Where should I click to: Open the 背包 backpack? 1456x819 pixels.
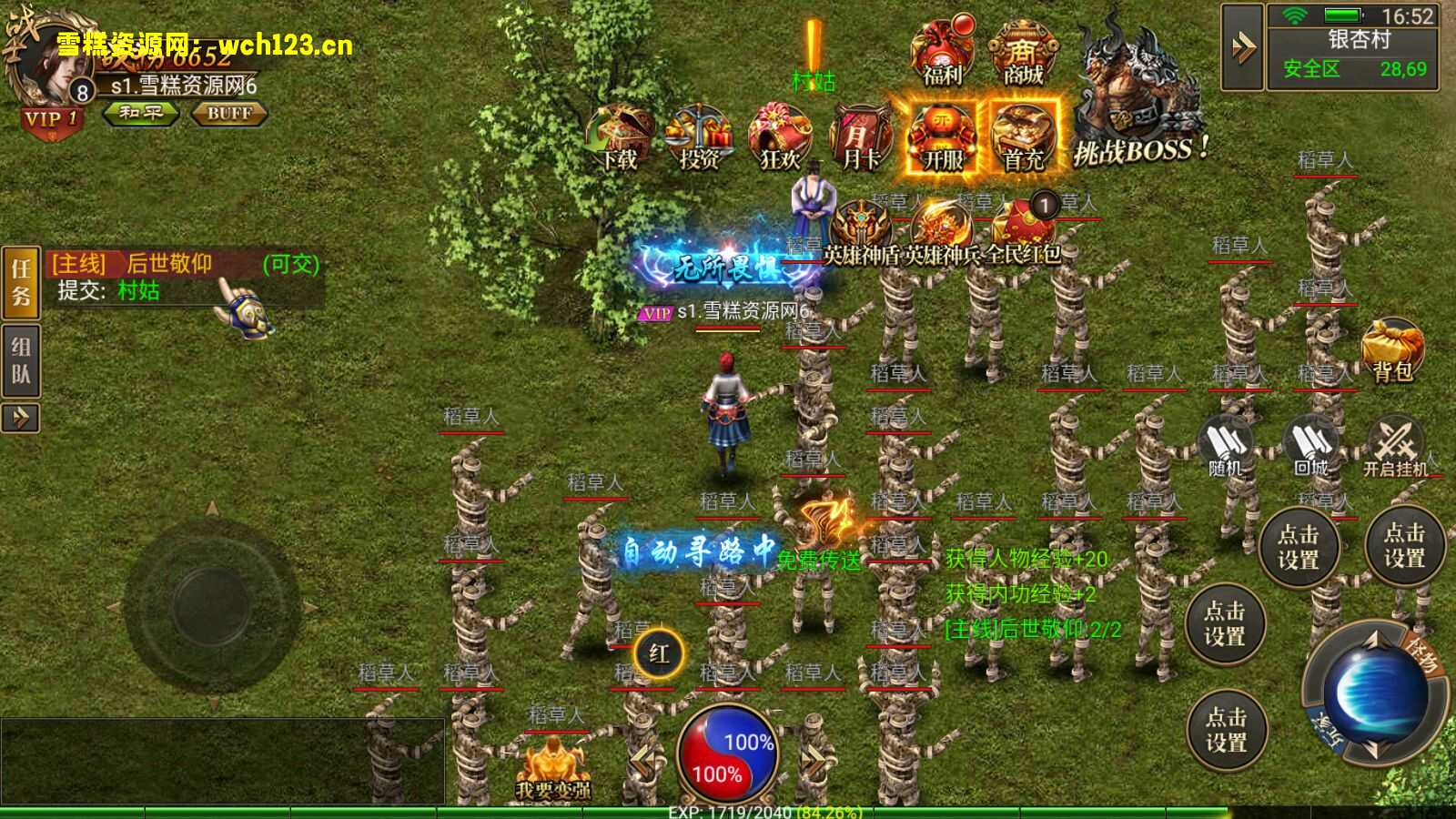pyautogui.click(x=1392, y=350)
